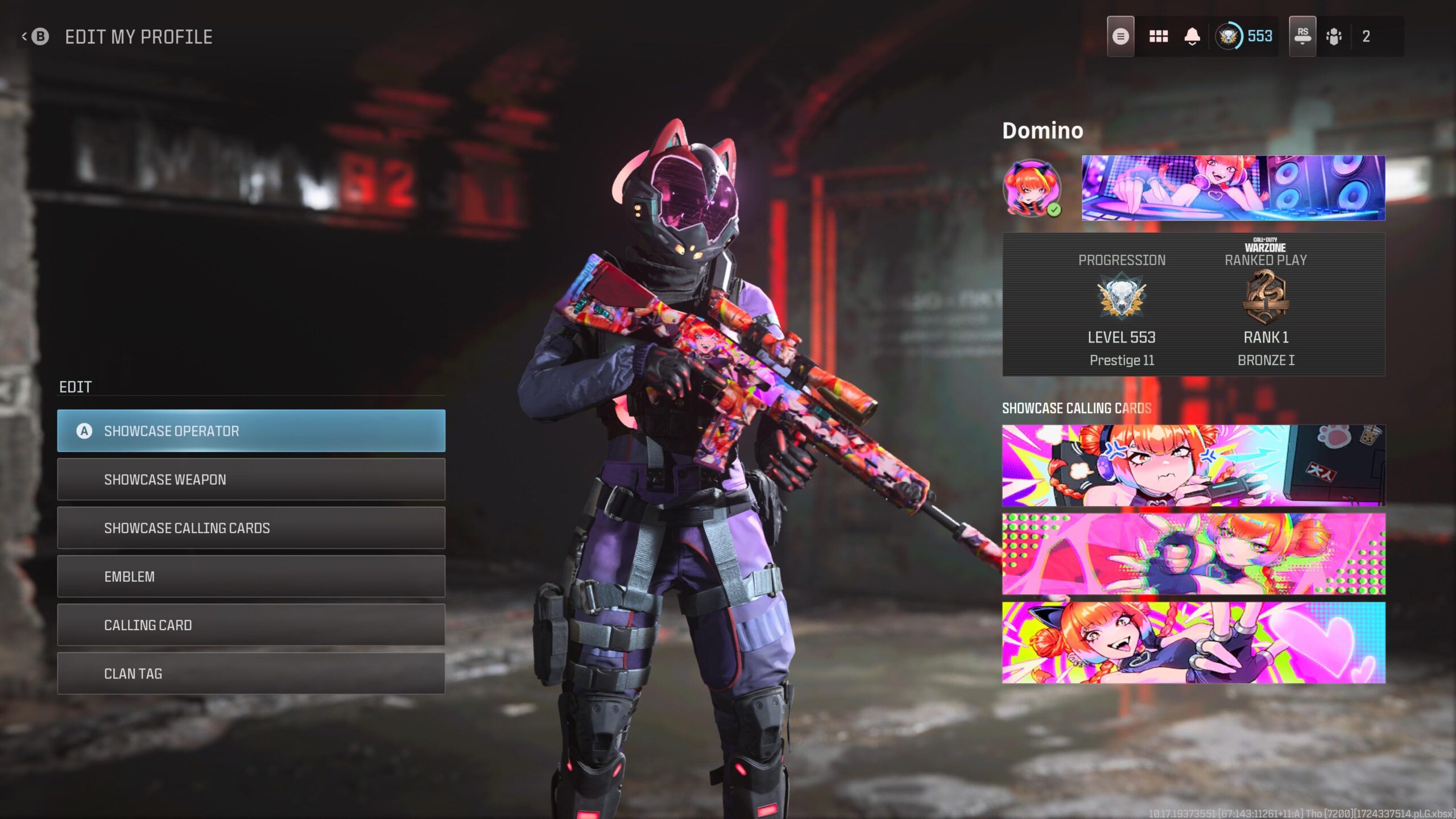Pick the heart-themed showcase calling card

pyautogui.click(x=1193, y=642)
